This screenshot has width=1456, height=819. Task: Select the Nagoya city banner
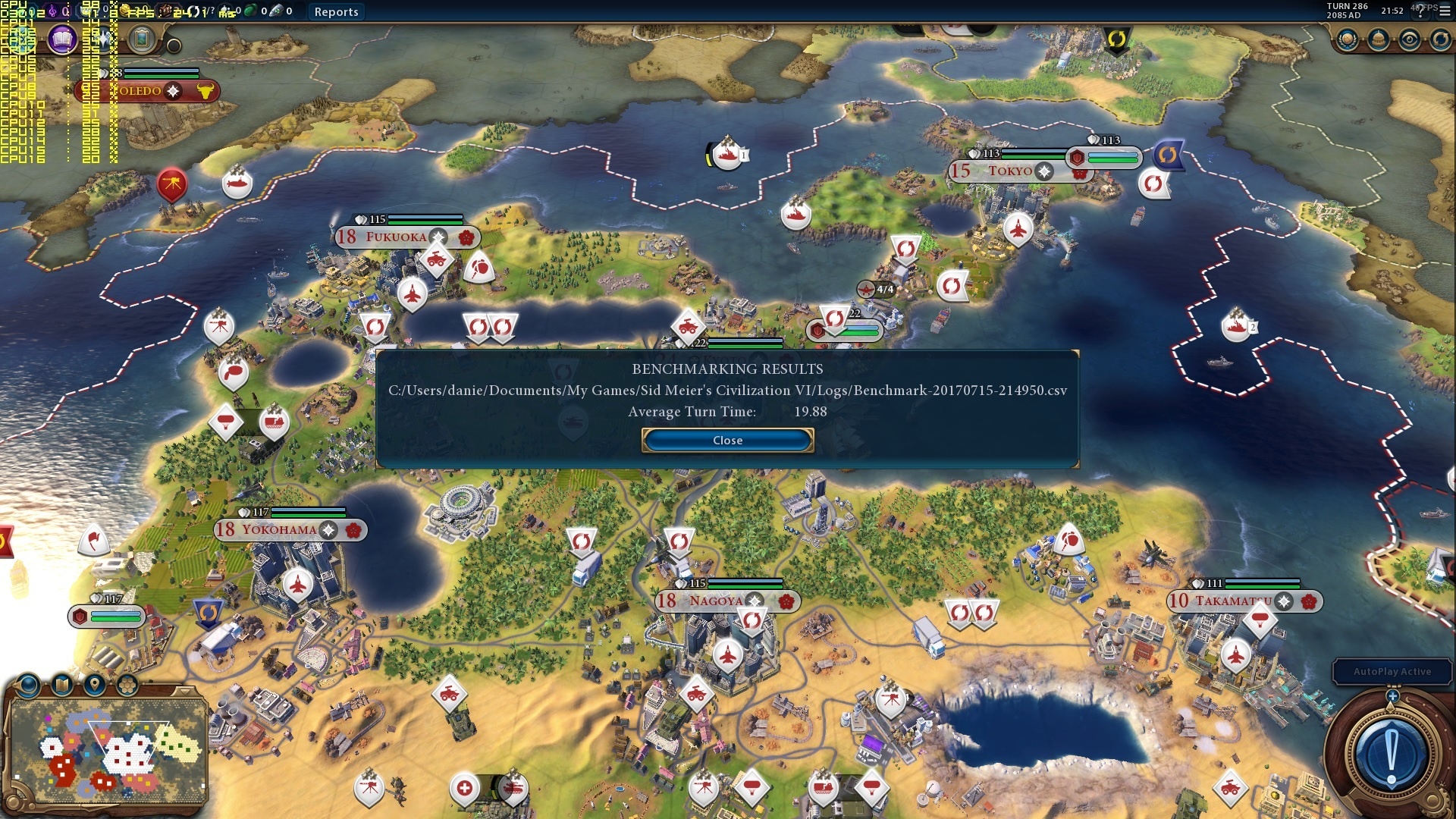click(716, 601)
